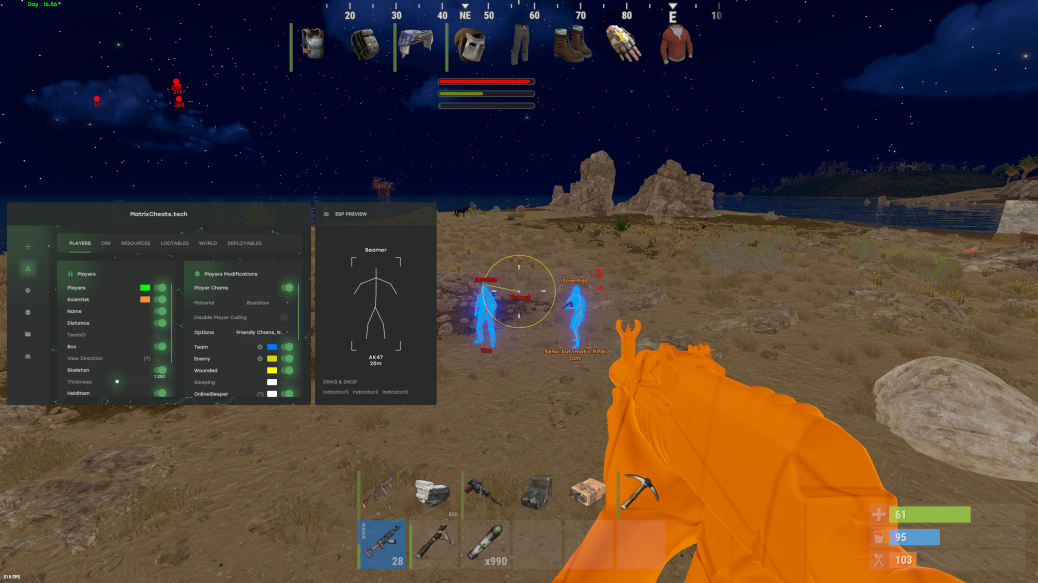Open the Lootables tab in the overlay
The image size is (1038, 583).
(x=175, y=243)
